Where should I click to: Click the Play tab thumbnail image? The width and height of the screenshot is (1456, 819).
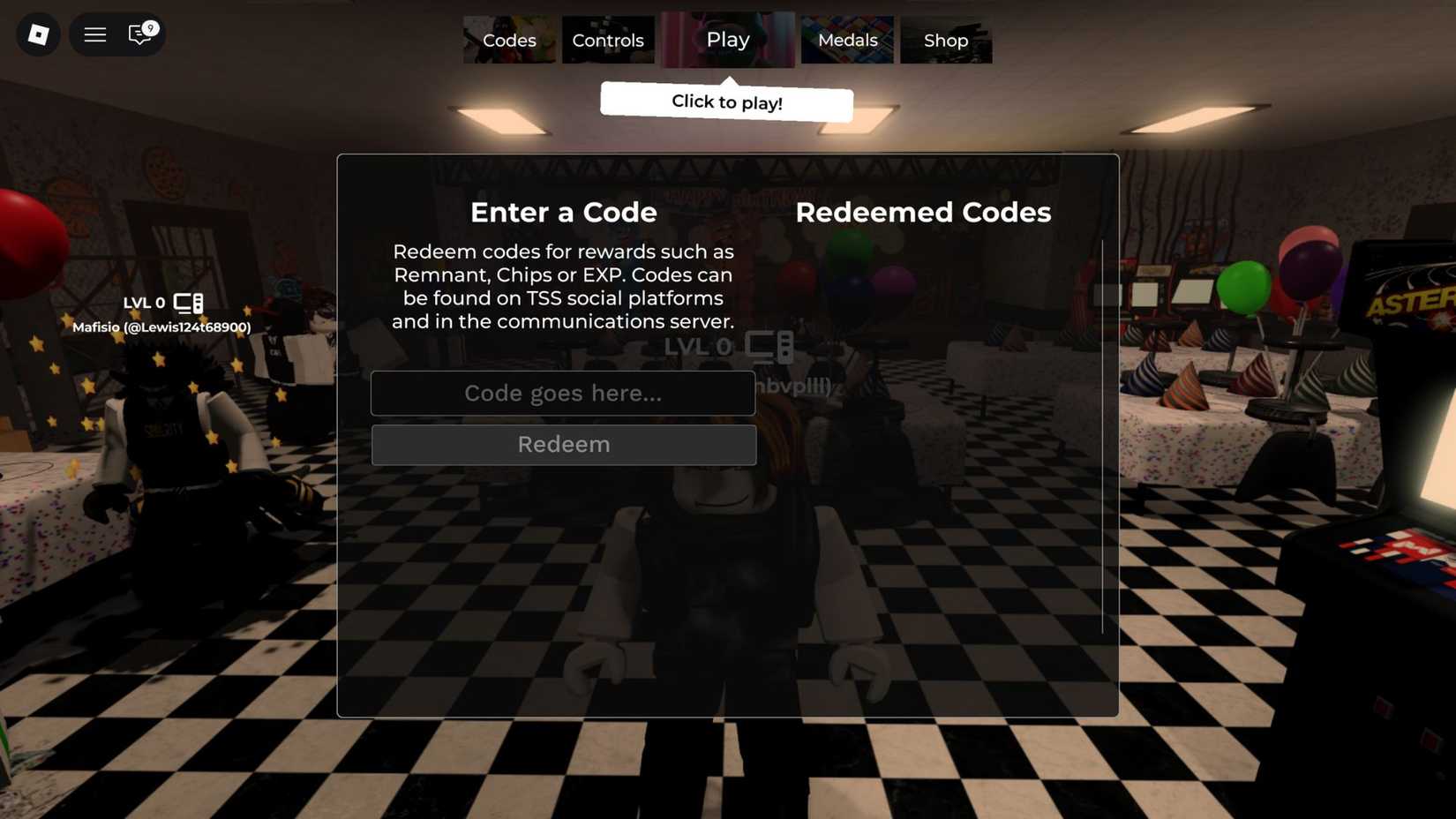pos(727,39)
